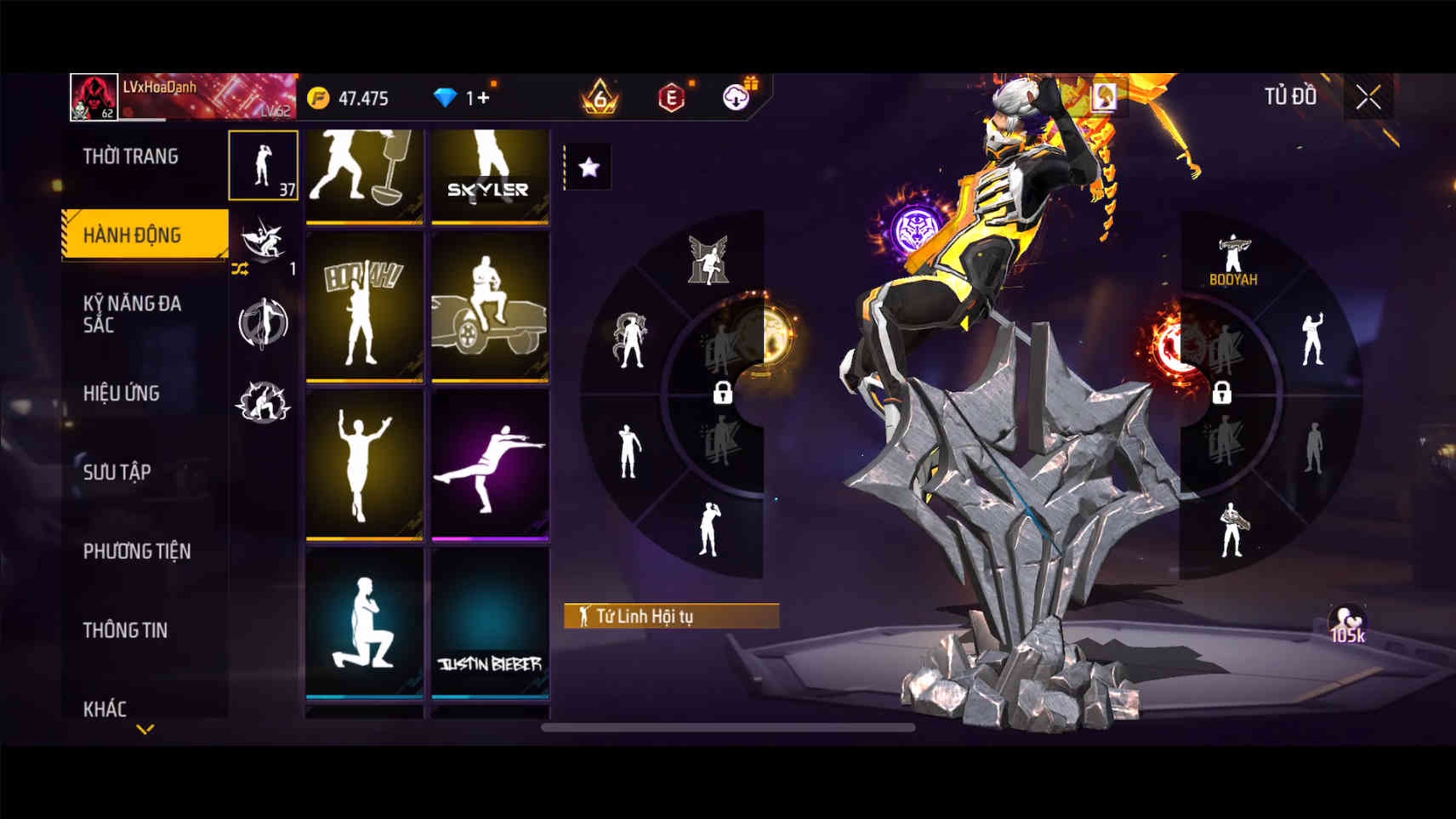Screen dimensions: 1456x819
Task: Open the player profile avatar
Action: [x=94, y=97]
